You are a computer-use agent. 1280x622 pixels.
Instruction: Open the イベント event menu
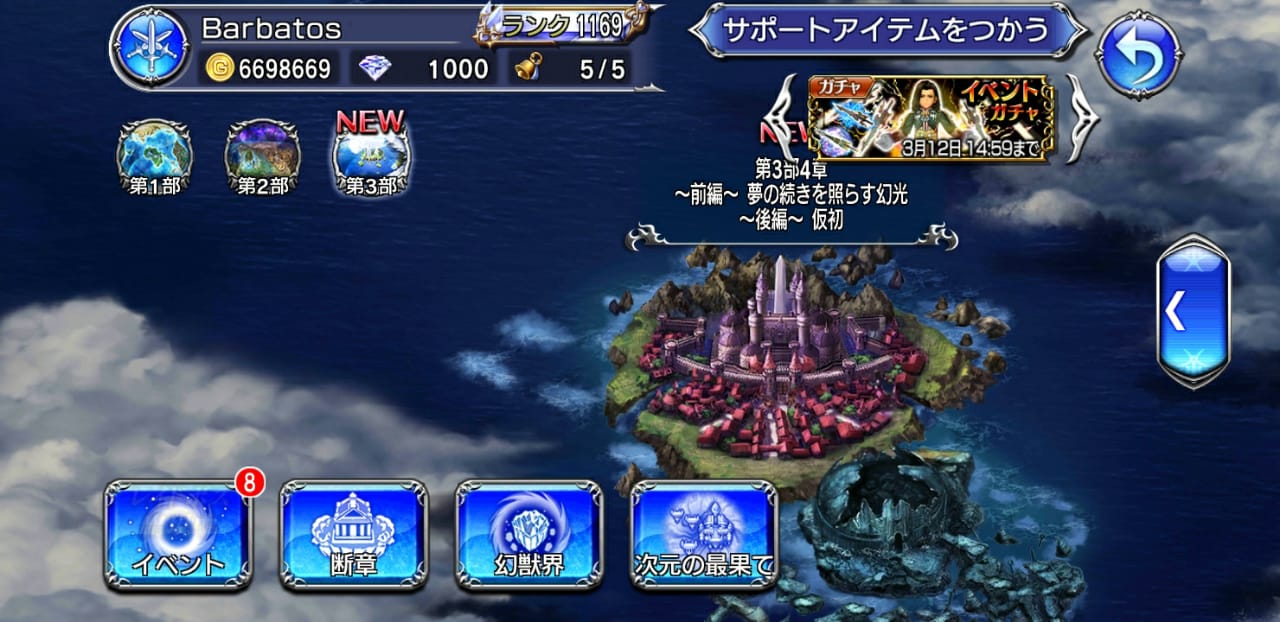179,535
